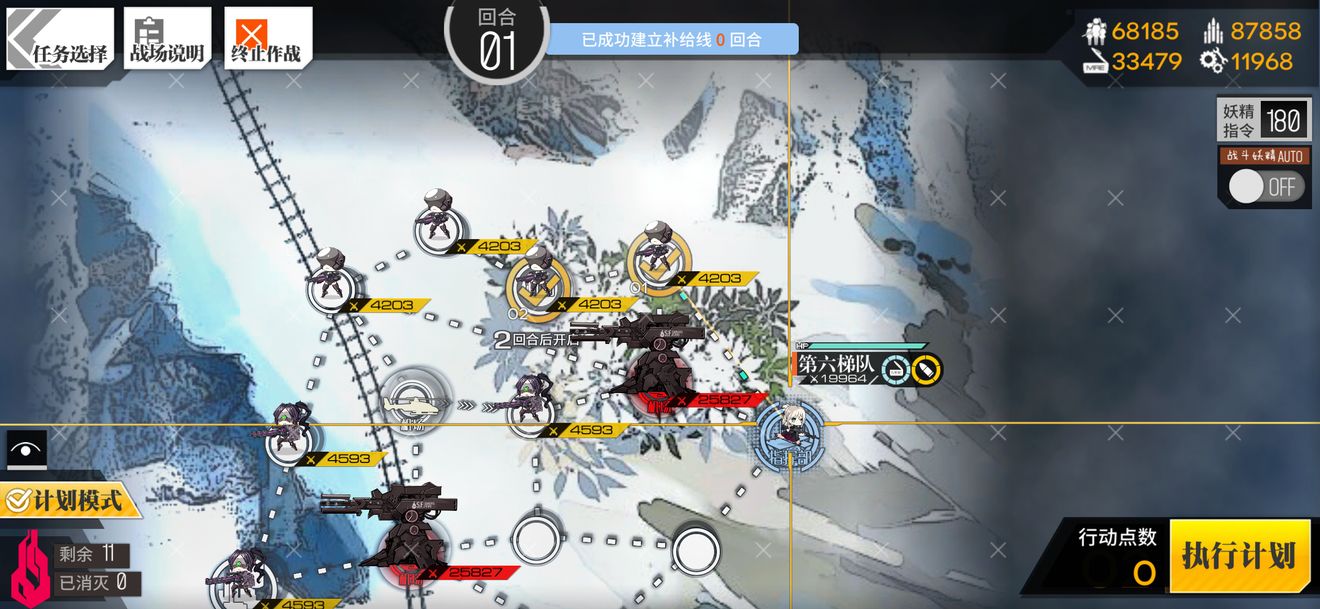1320x609 pixels.
Task: Open the fairy command (妖精指令) panel
Action: pos(1262,121)
